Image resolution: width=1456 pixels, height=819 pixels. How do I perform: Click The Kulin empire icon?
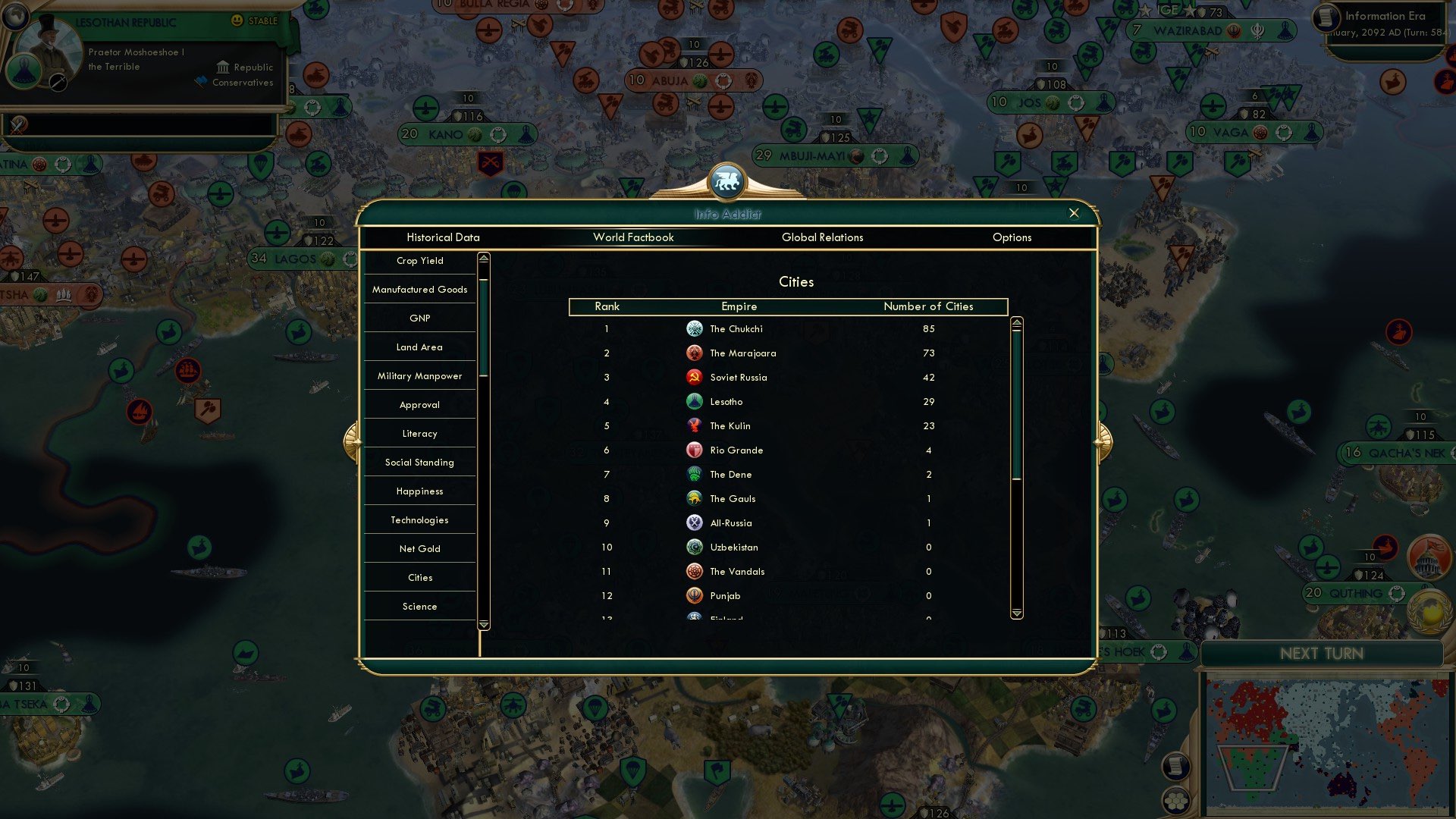(695, 425)
